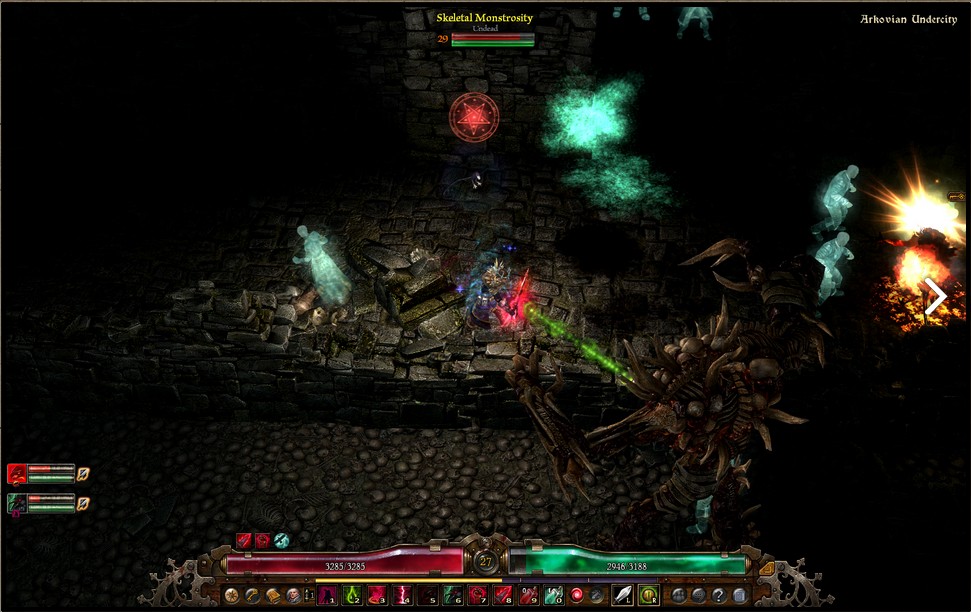The width and height of the screenshot is (971, 612).
Task: Drink the green energy potion in slot 0
Action: click(x=553, y=596)
